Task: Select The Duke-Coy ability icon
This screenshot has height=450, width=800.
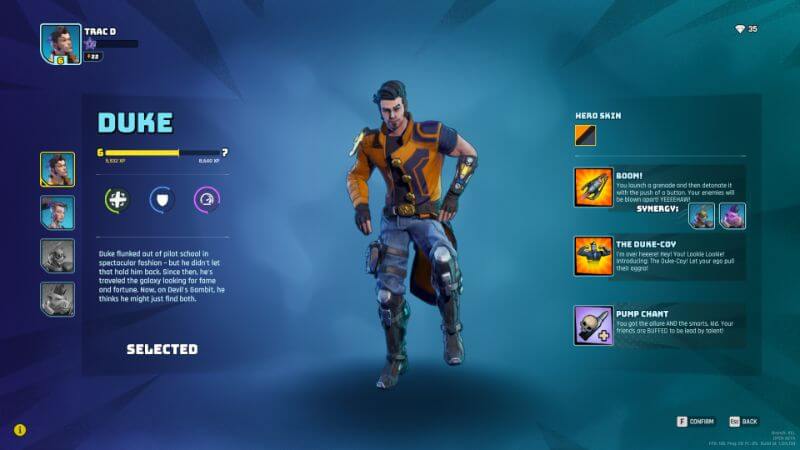Action: 593,256
